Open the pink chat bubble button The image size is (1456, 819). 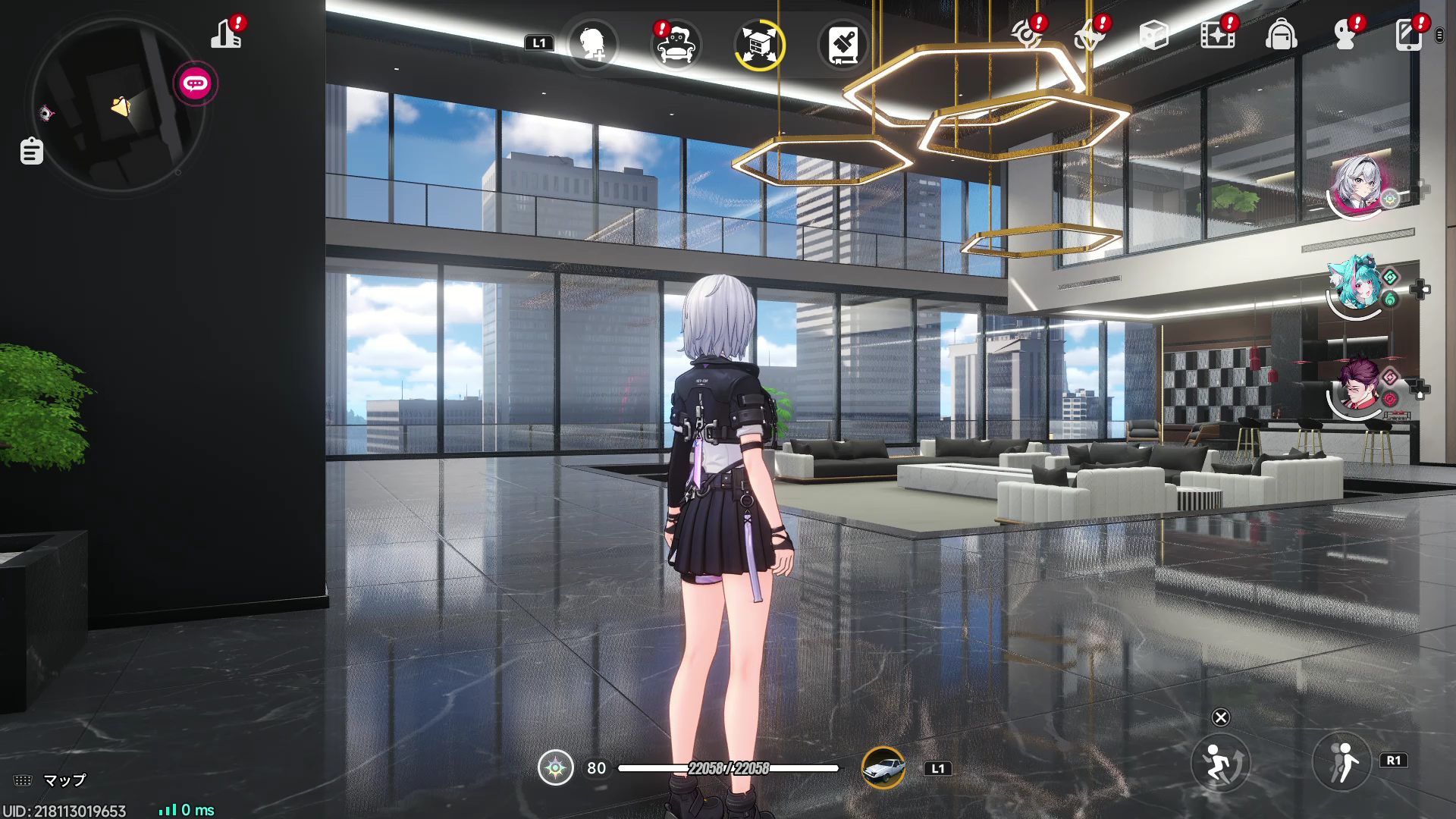click(196, 83)
